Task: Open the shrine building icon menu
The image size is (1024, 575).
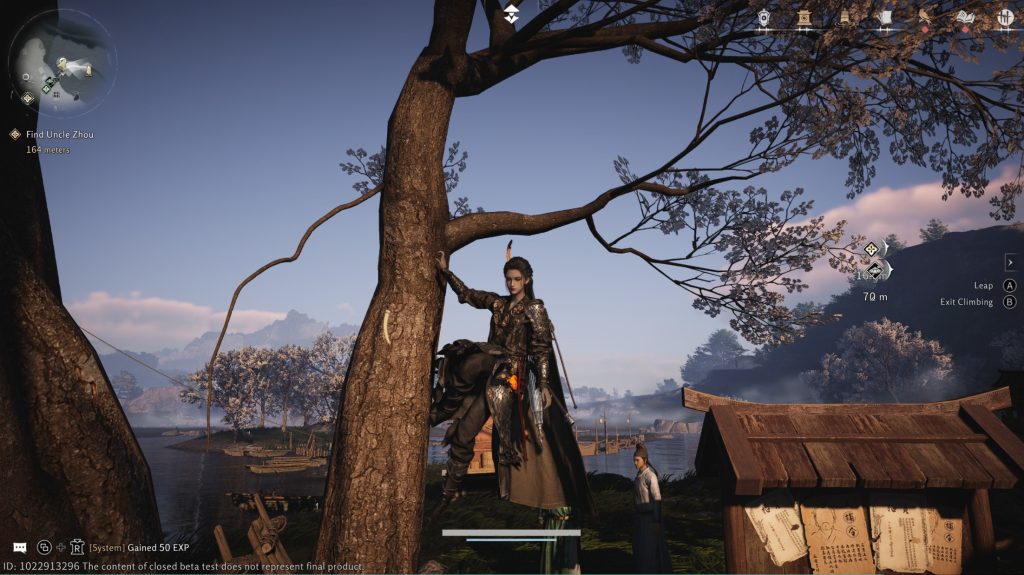Action: pyautogui.click(x=804, y=17)
